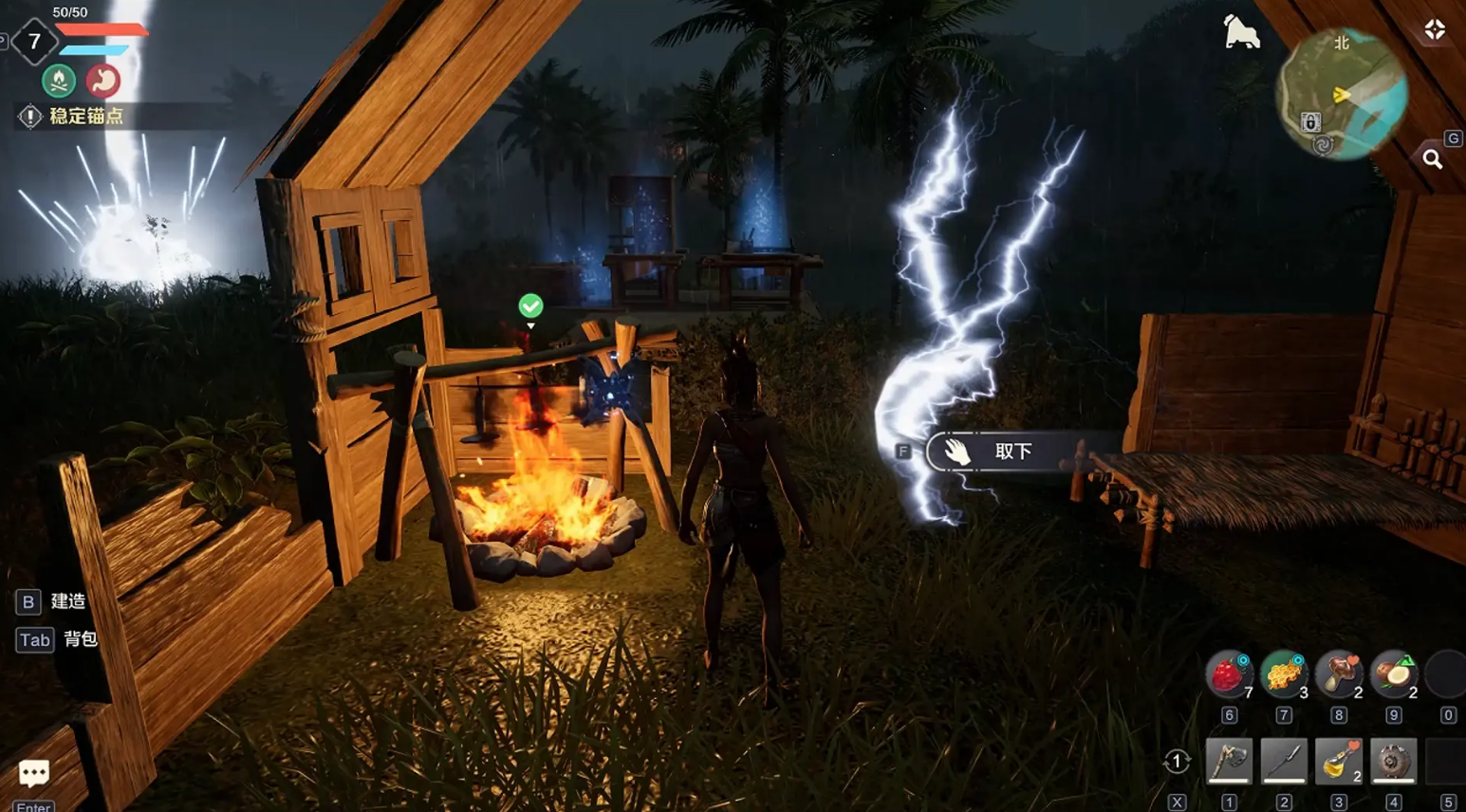The image size is (1466, 812).
Task: Select the honeycomb food slot
Action: point(1284,674)
